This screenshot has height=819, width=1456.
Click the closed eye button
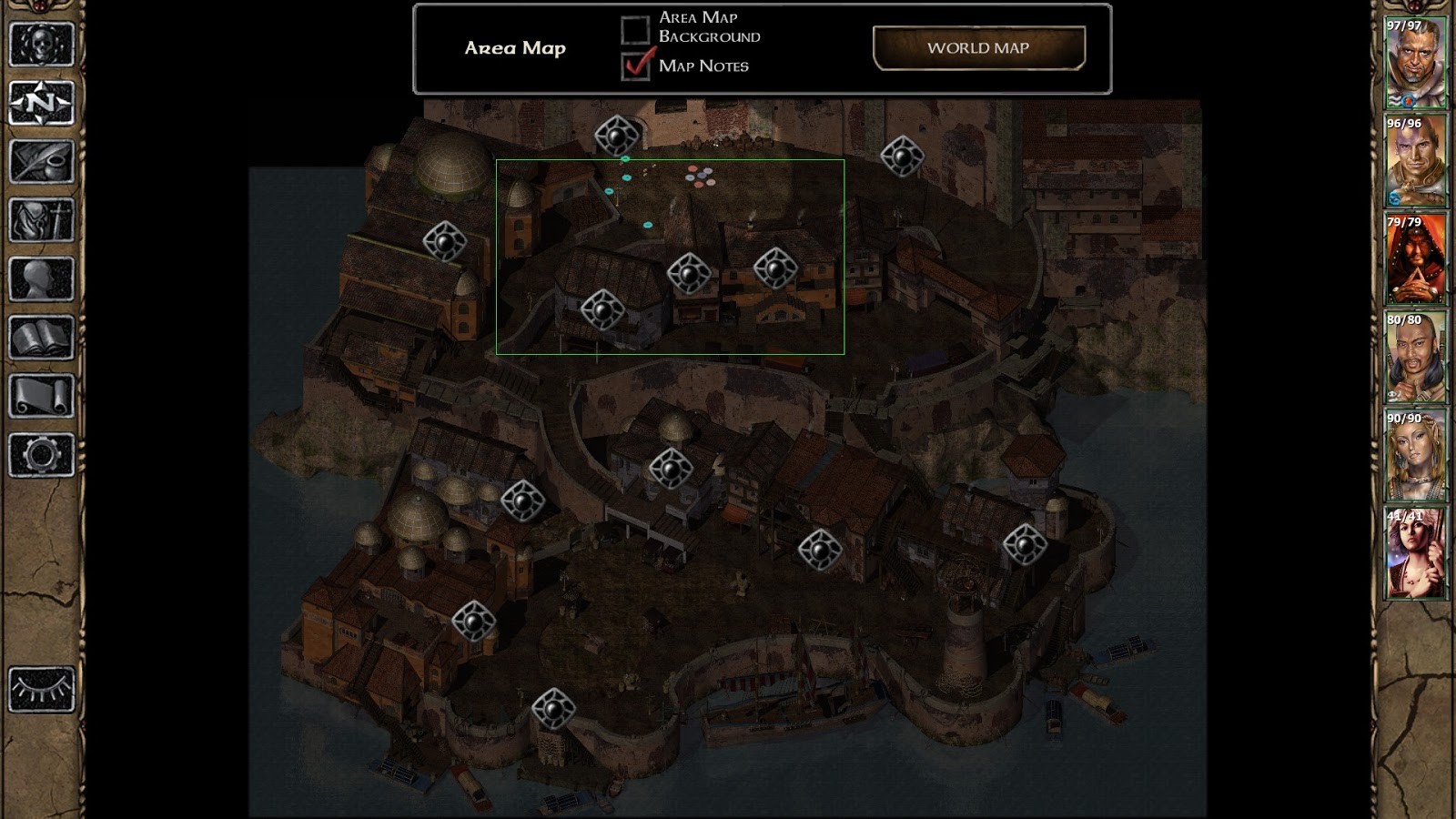click(41, 689)
